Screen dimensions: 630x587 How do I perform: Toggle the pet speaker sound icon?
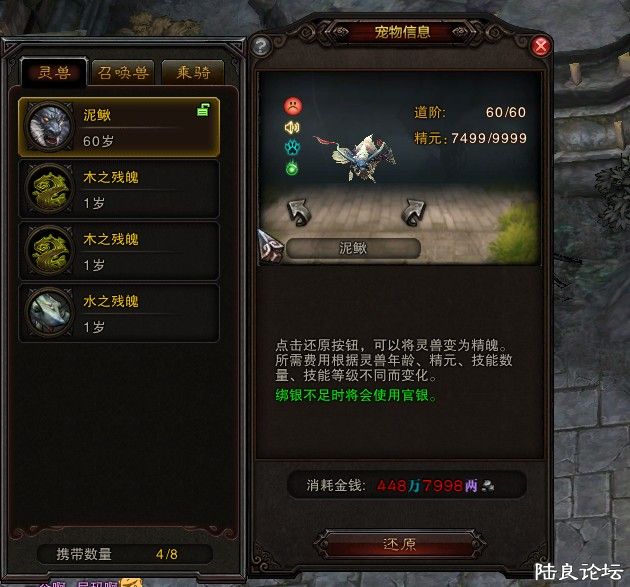(292, 127)
